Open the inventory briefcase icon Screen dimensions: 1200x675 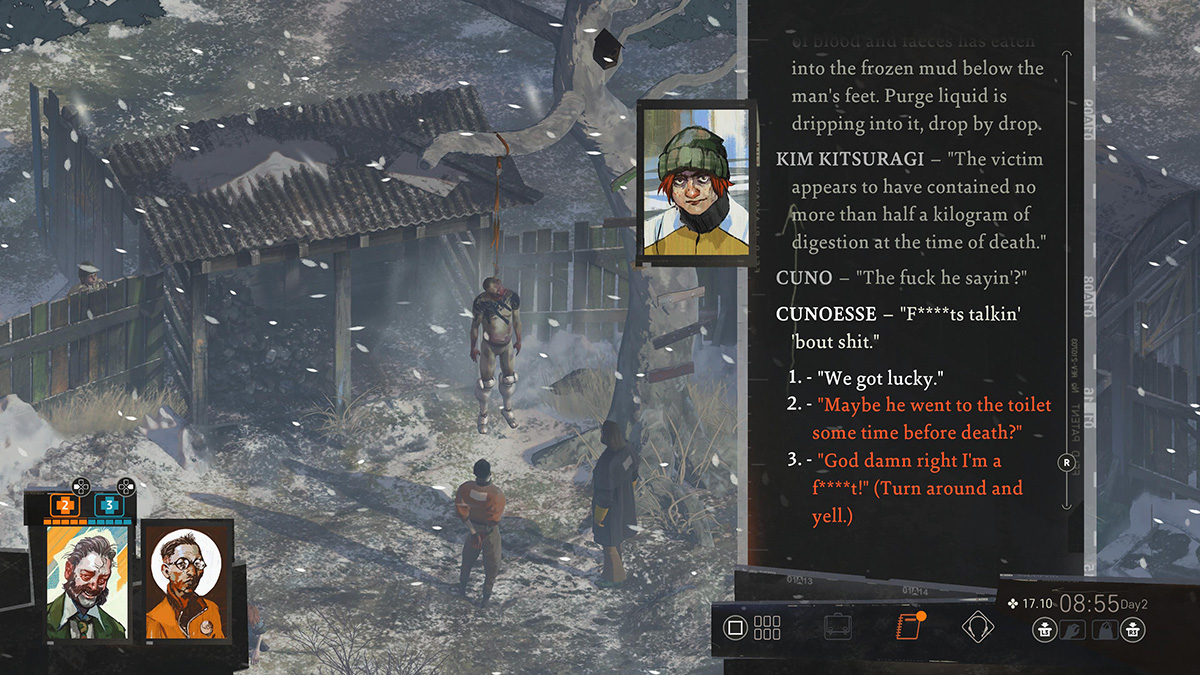pyautogui.click(x=838, y=628)
